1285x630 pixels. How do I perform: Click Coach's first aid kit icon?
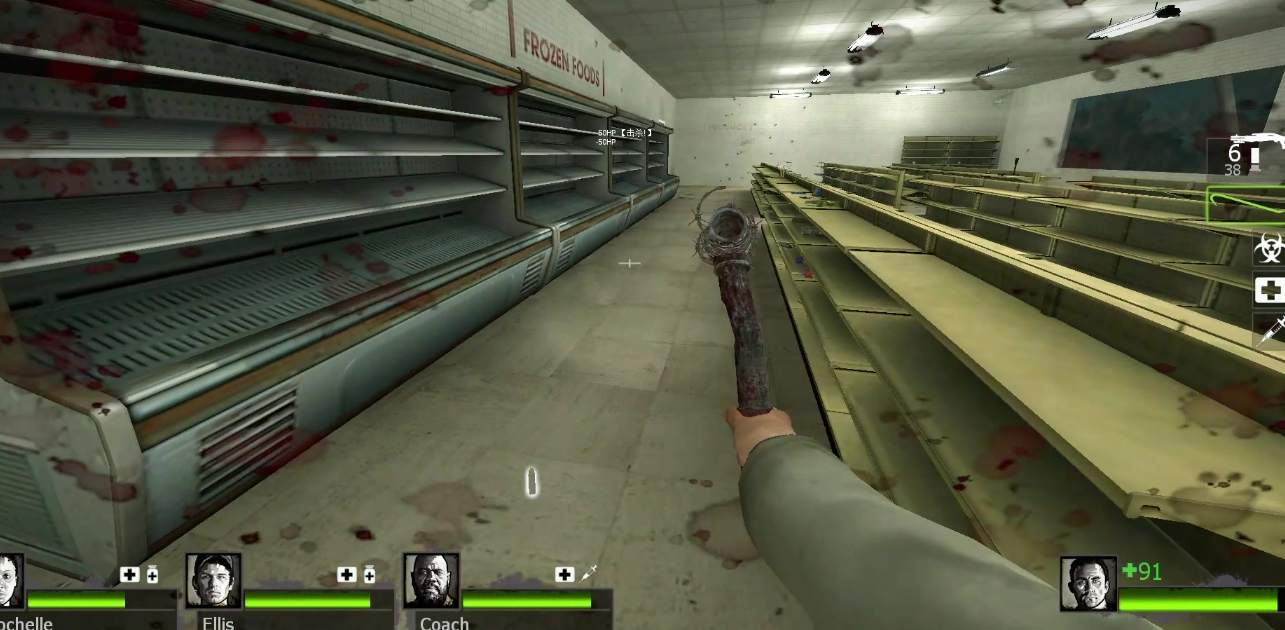coord(565,574)
